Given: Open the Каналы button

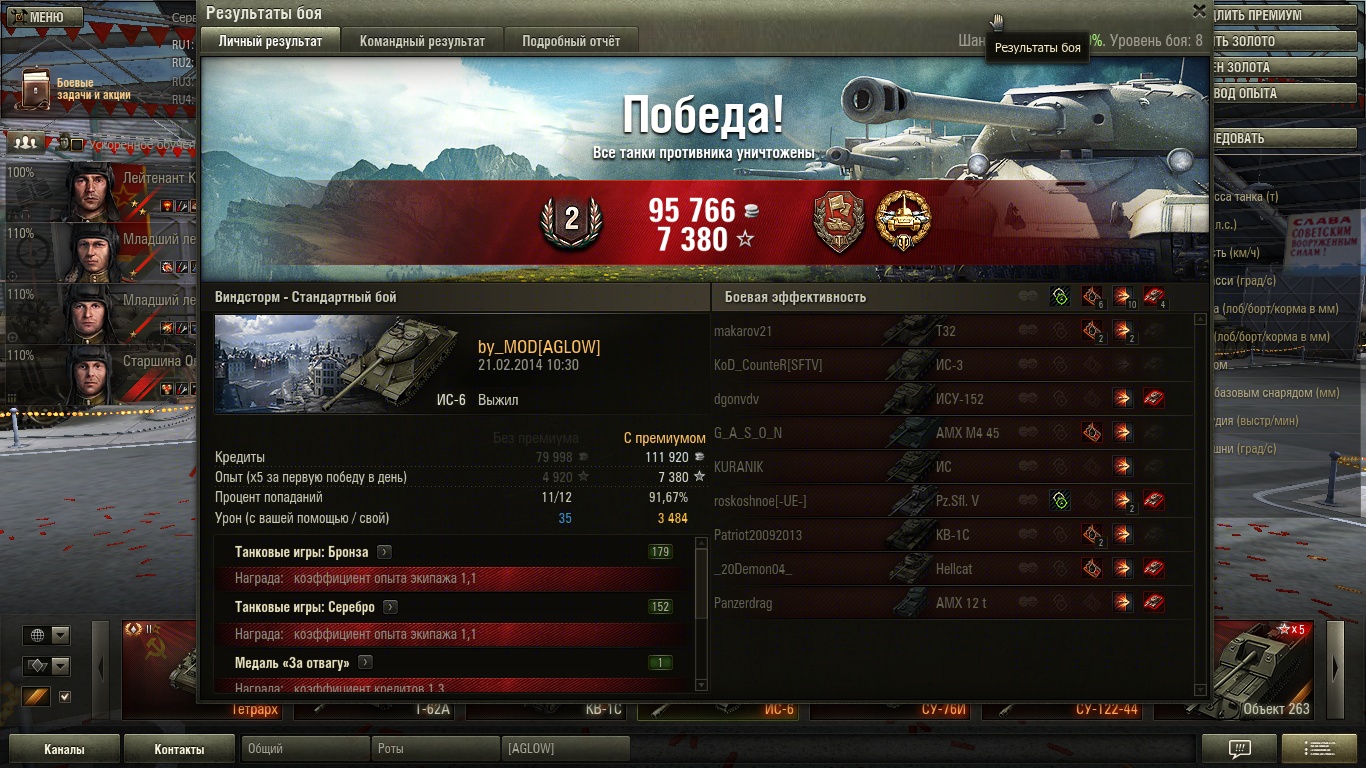Looking at the screenshot, I should (64, 749).
